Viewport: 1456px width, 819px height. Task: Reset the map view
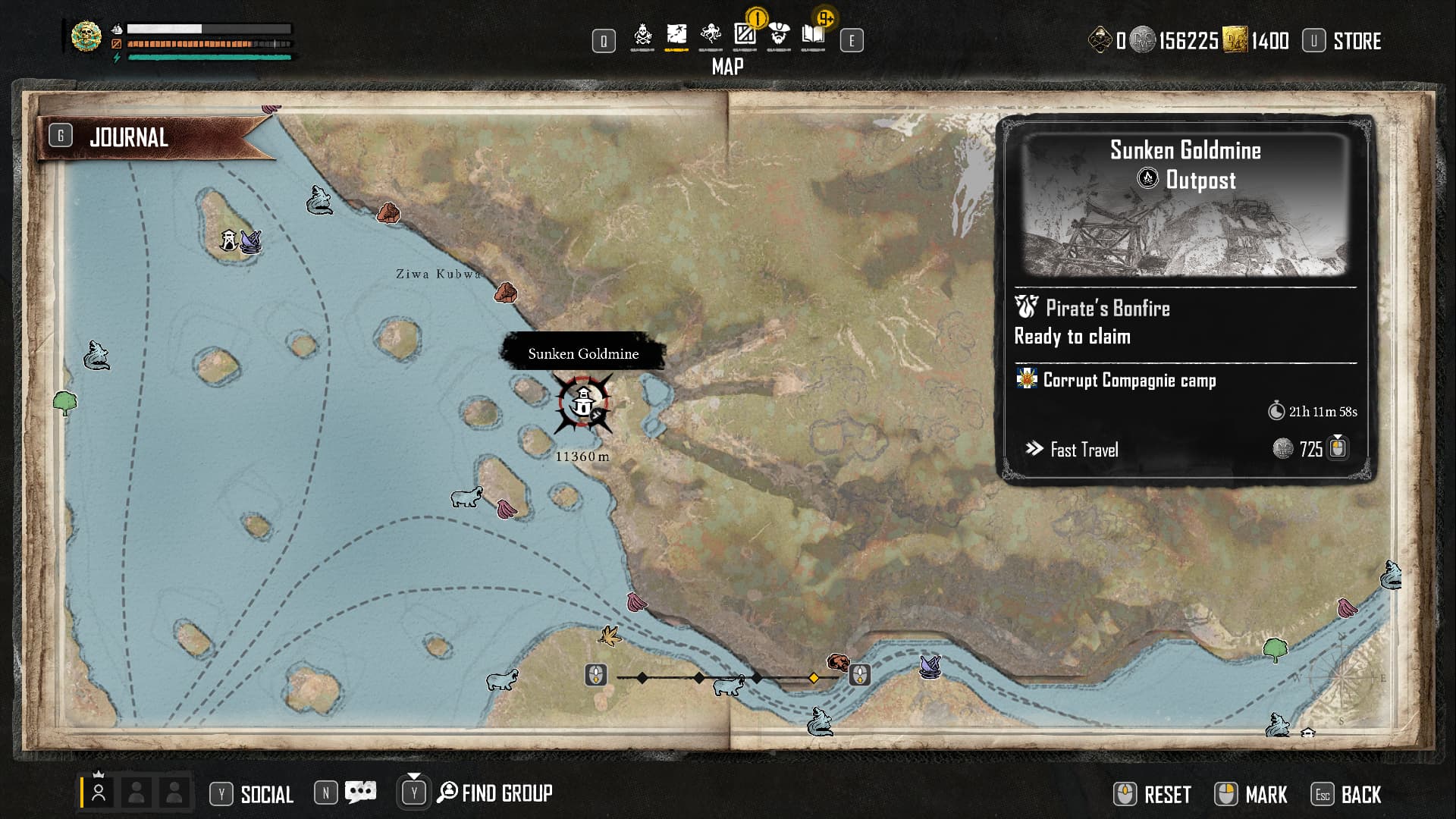click(1166, 795)
